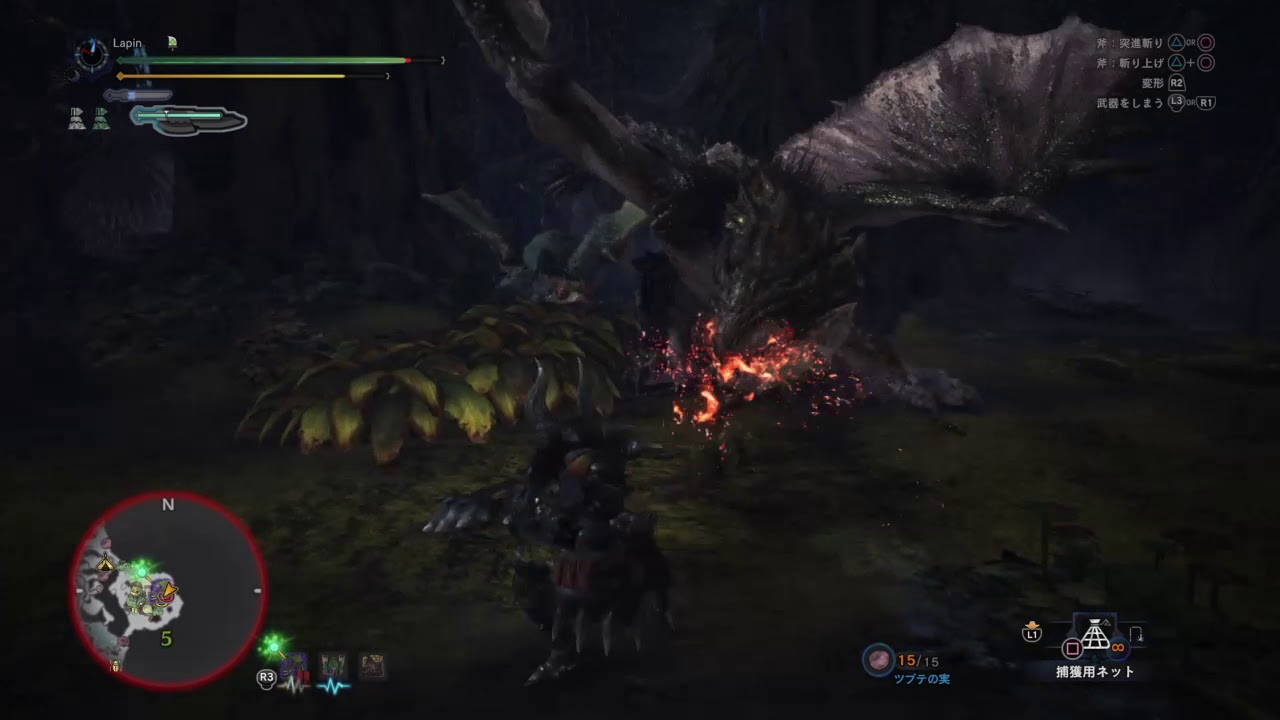Click the red health marker on the green bar
Screen dimensions: 1280x720
(408, 60)
